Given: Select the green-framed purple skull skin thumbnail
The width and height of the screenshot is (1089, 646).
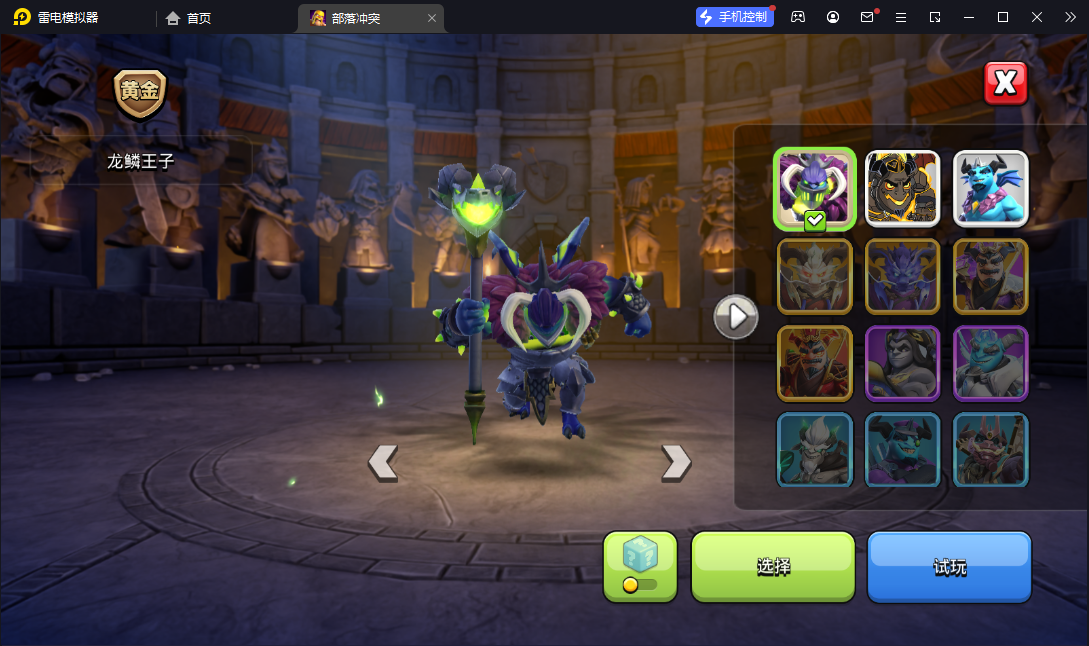Looking at the screenshot, I should click(815, 188).
